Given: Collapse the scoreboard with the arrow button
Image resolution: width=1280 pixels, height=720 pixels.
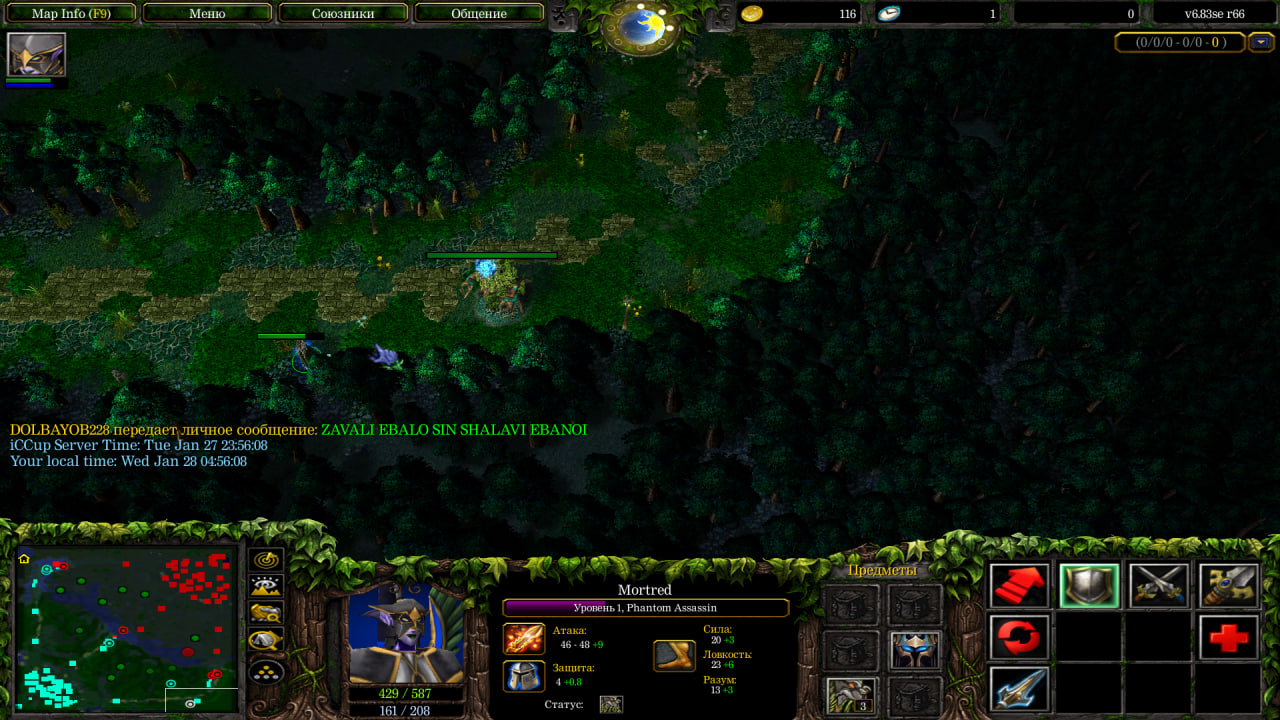Looking at the screenshot, I should (x=1261, y=42).
